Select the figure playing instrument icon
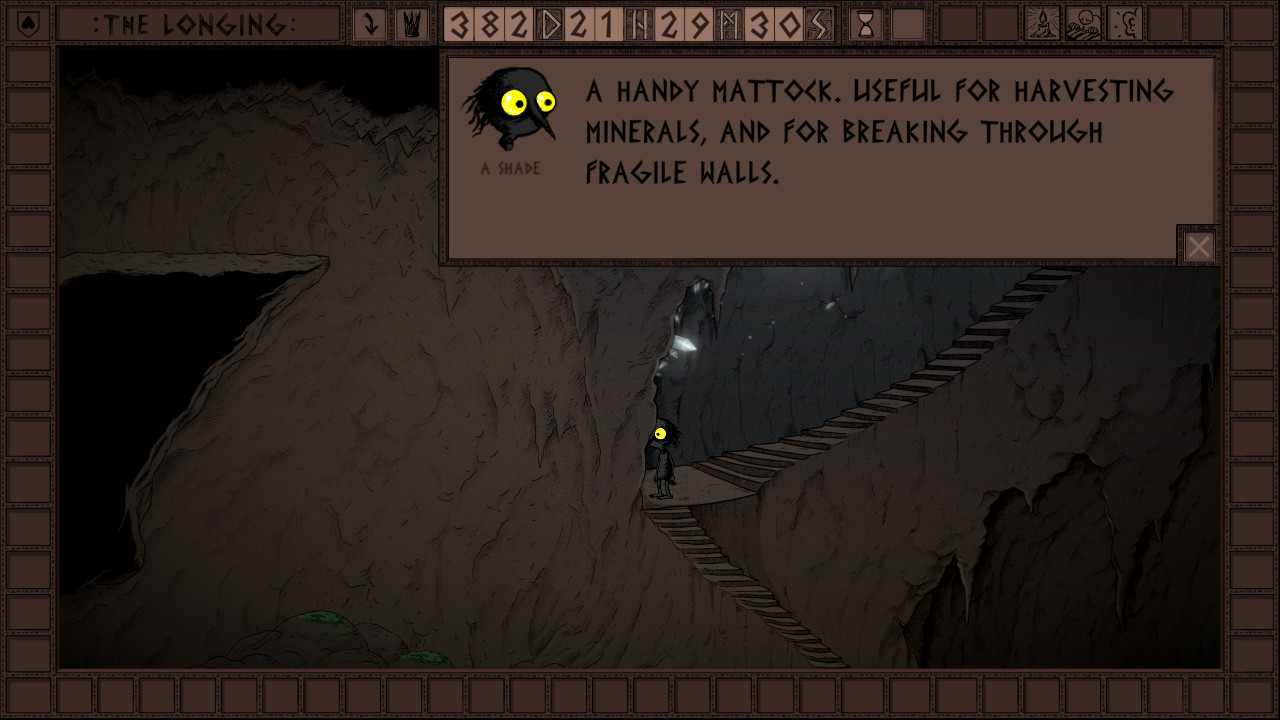 coord(1084,24)
